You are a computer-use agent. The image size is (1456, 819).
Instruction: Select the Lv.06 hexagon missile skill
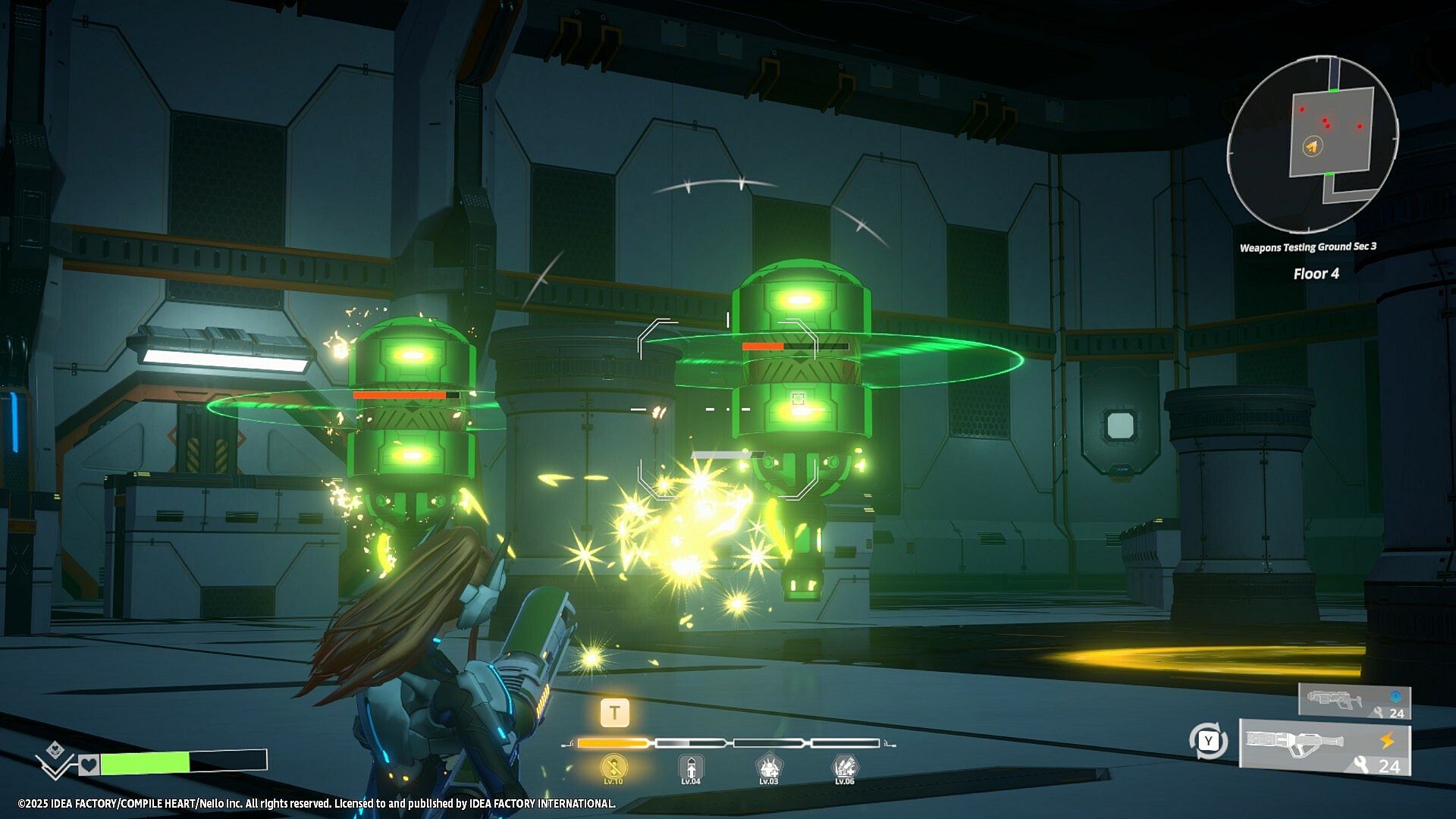[x=845, y=768]
